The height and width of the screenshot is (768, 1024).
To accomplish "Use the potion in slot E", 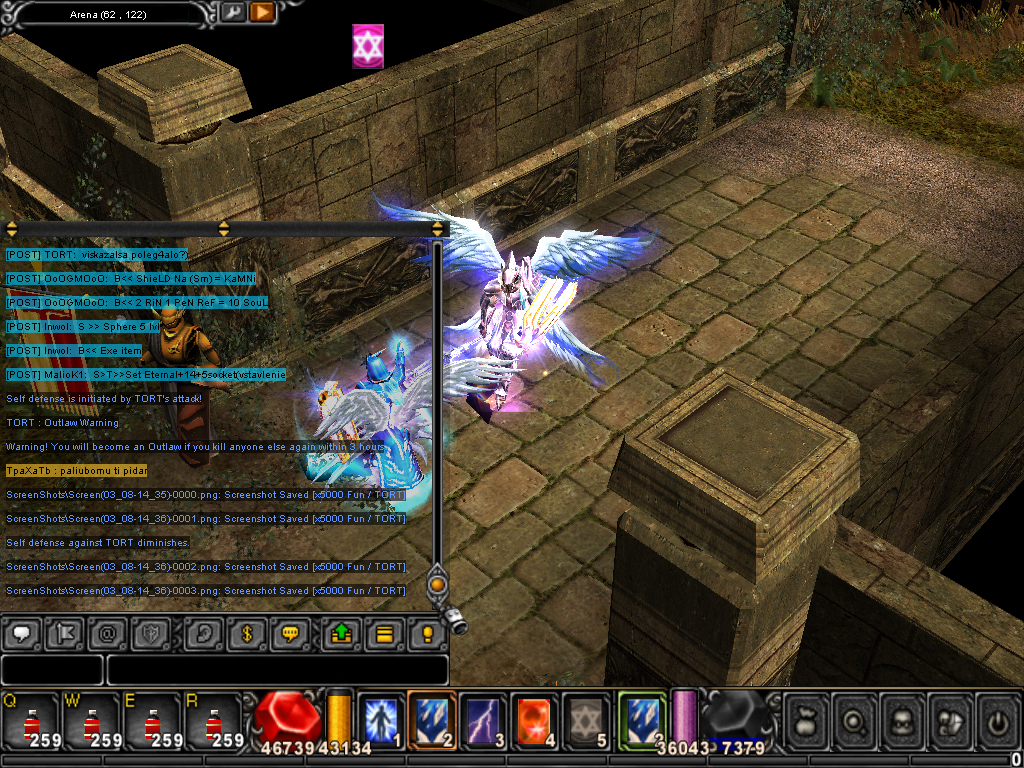I will [x=153, y=720].
